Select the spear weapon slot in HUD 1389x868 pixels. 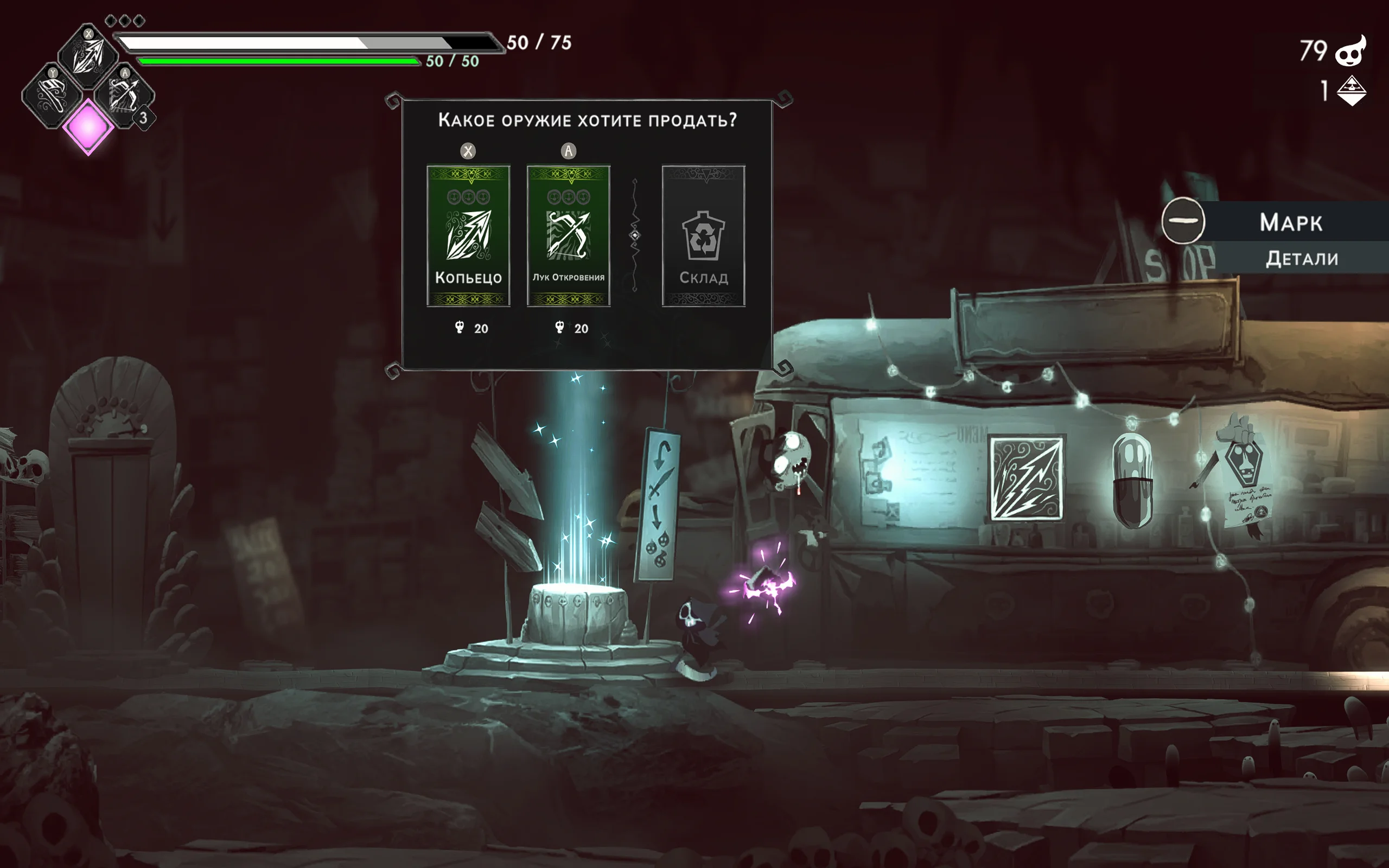[88, 56]
